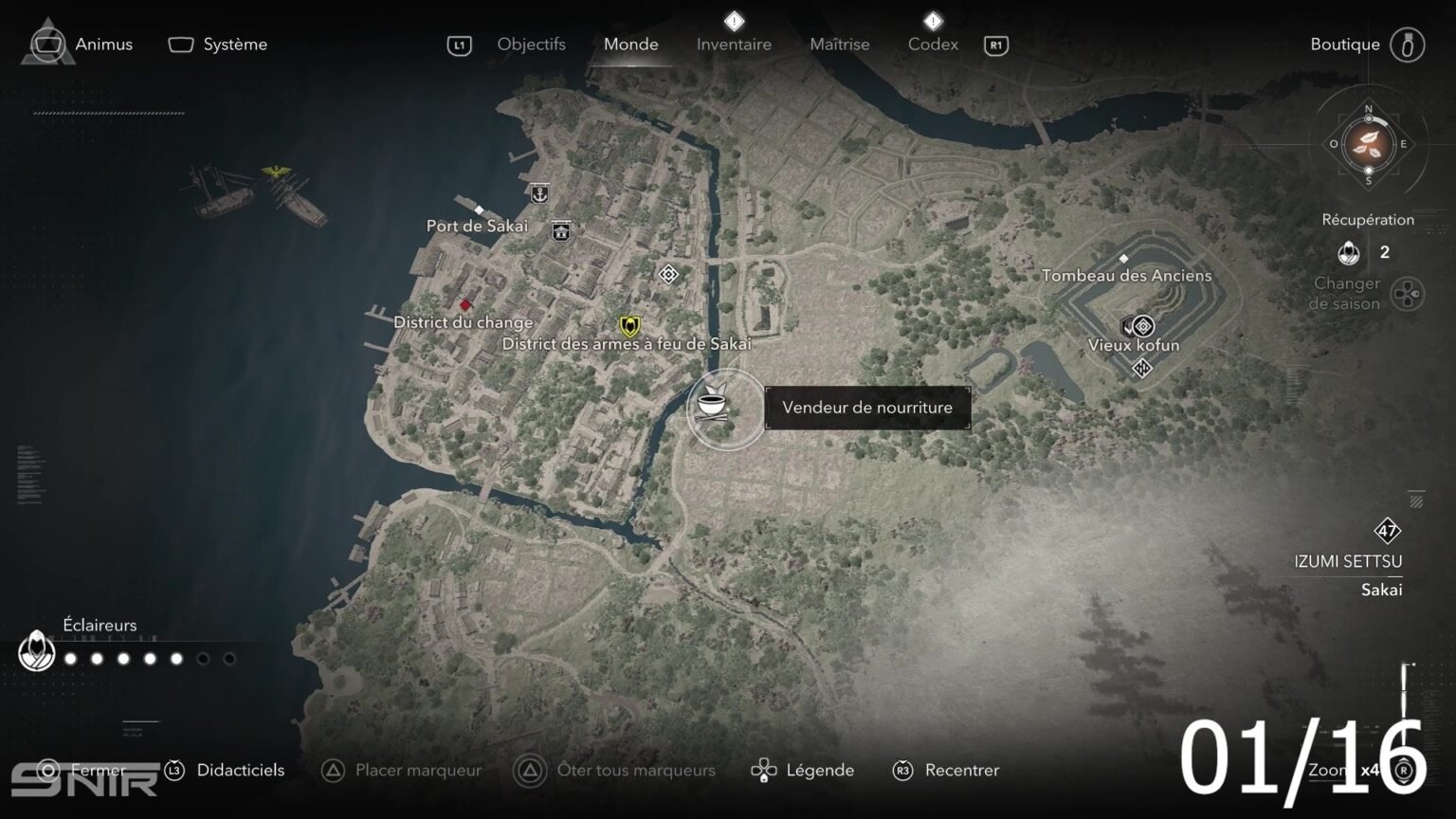The width and height of the screenshot is (1456, 819).
Task: Click the compass rose orientation icon
Action: (x=1367, y=144)
